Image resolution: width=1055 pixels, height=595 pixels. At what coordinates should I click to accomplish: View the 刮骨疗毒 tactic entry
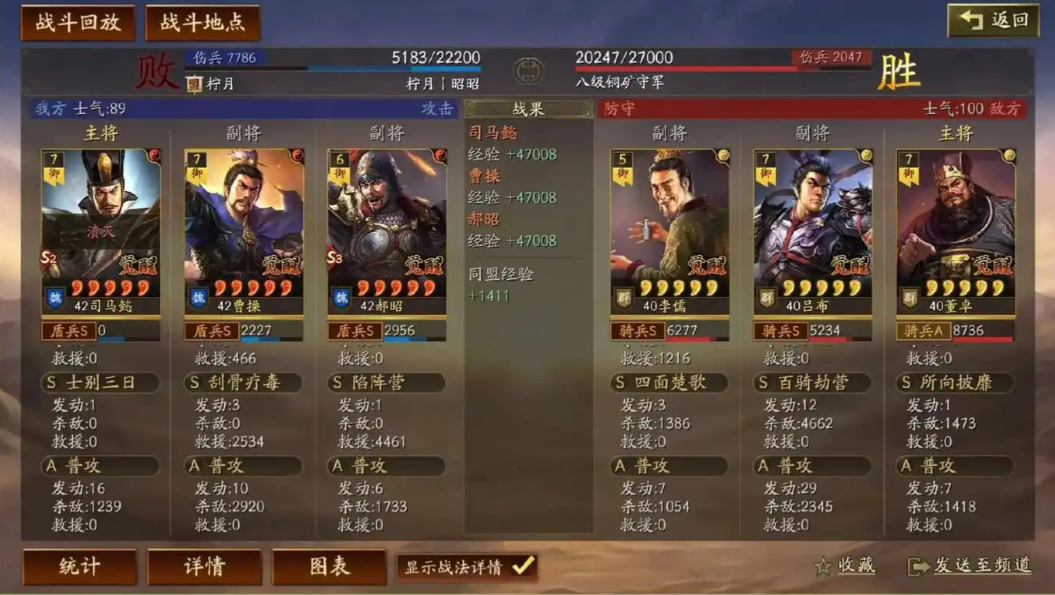click(243, 383)
